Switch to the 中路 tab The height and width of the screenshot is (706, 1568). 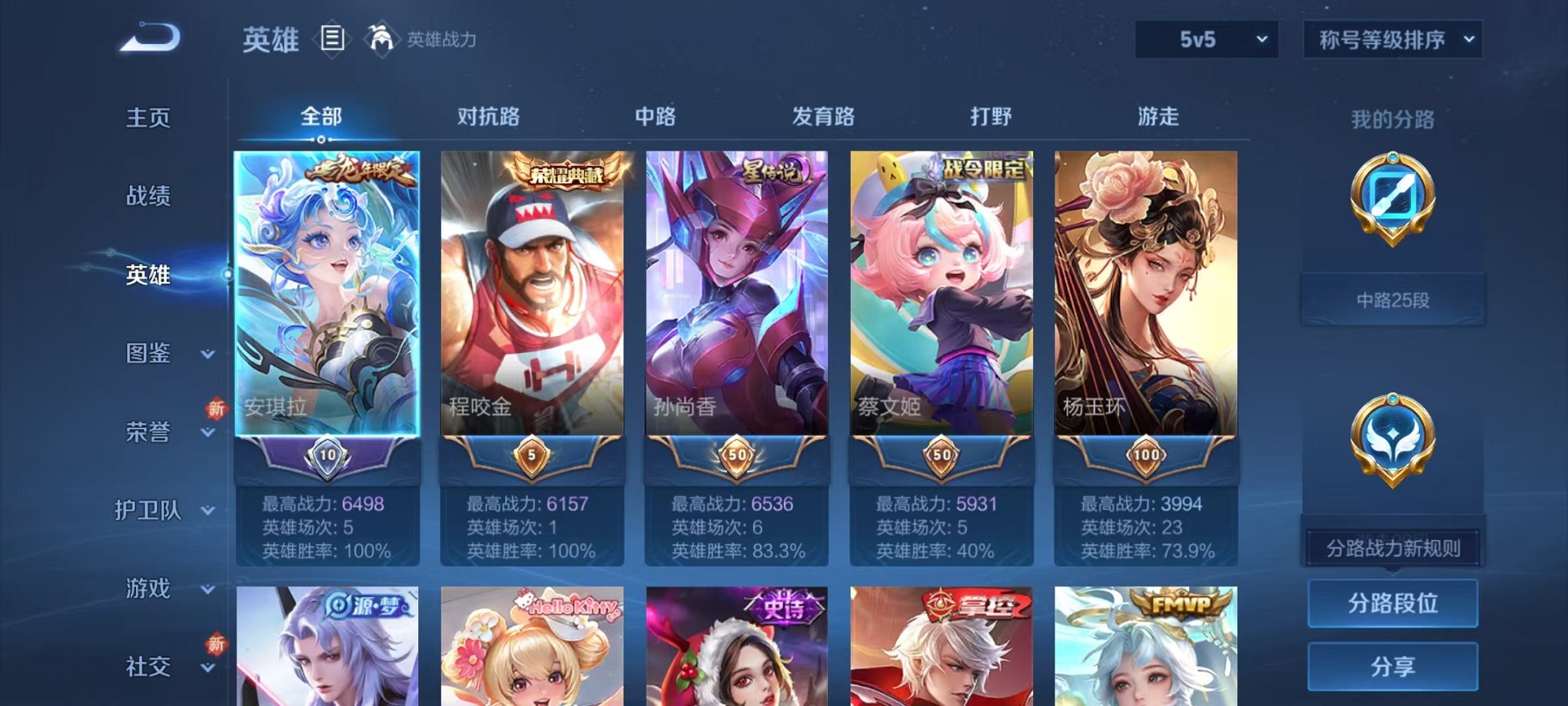655,117
